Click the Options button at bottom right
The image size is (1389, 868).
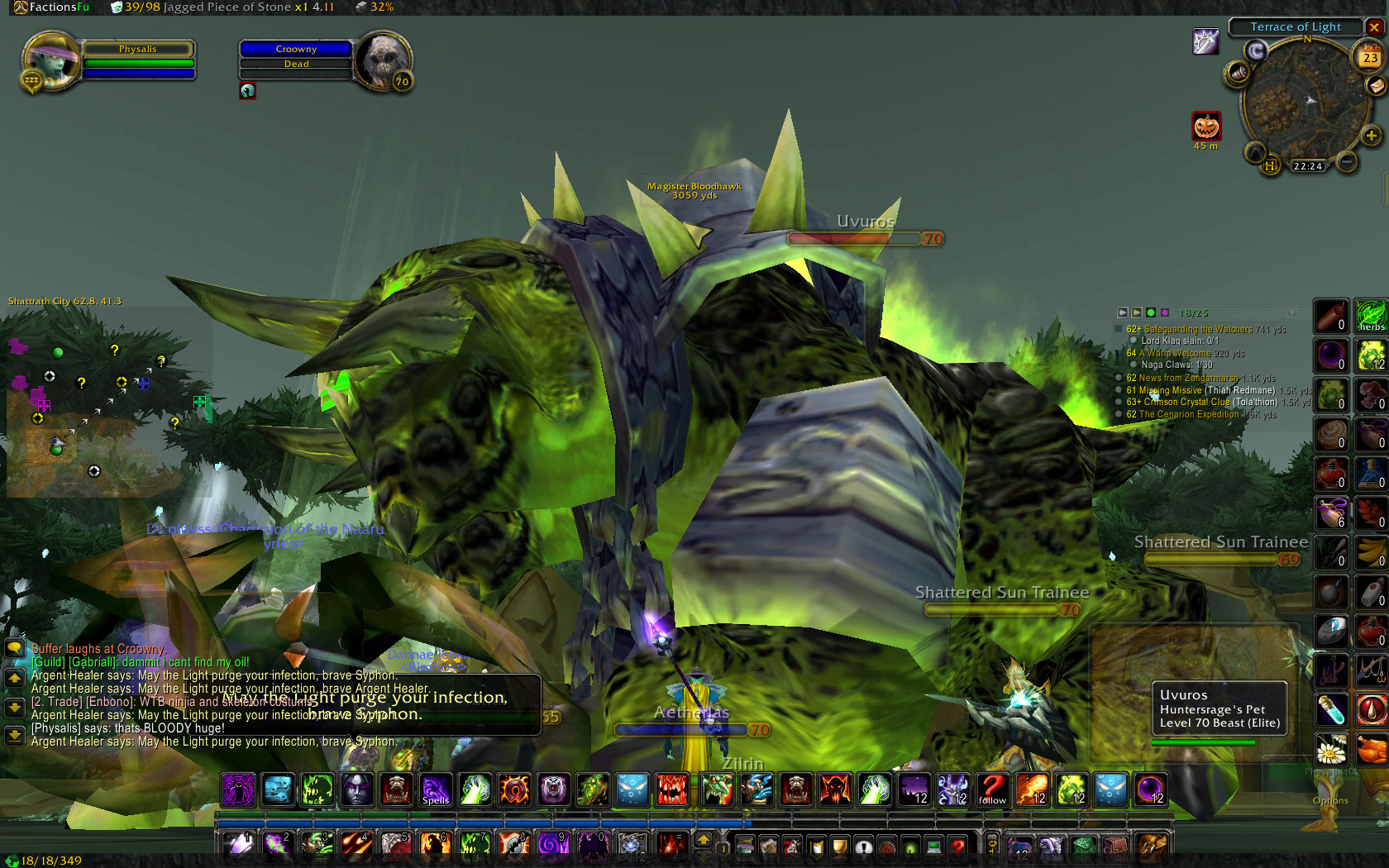pos(1330,800)
